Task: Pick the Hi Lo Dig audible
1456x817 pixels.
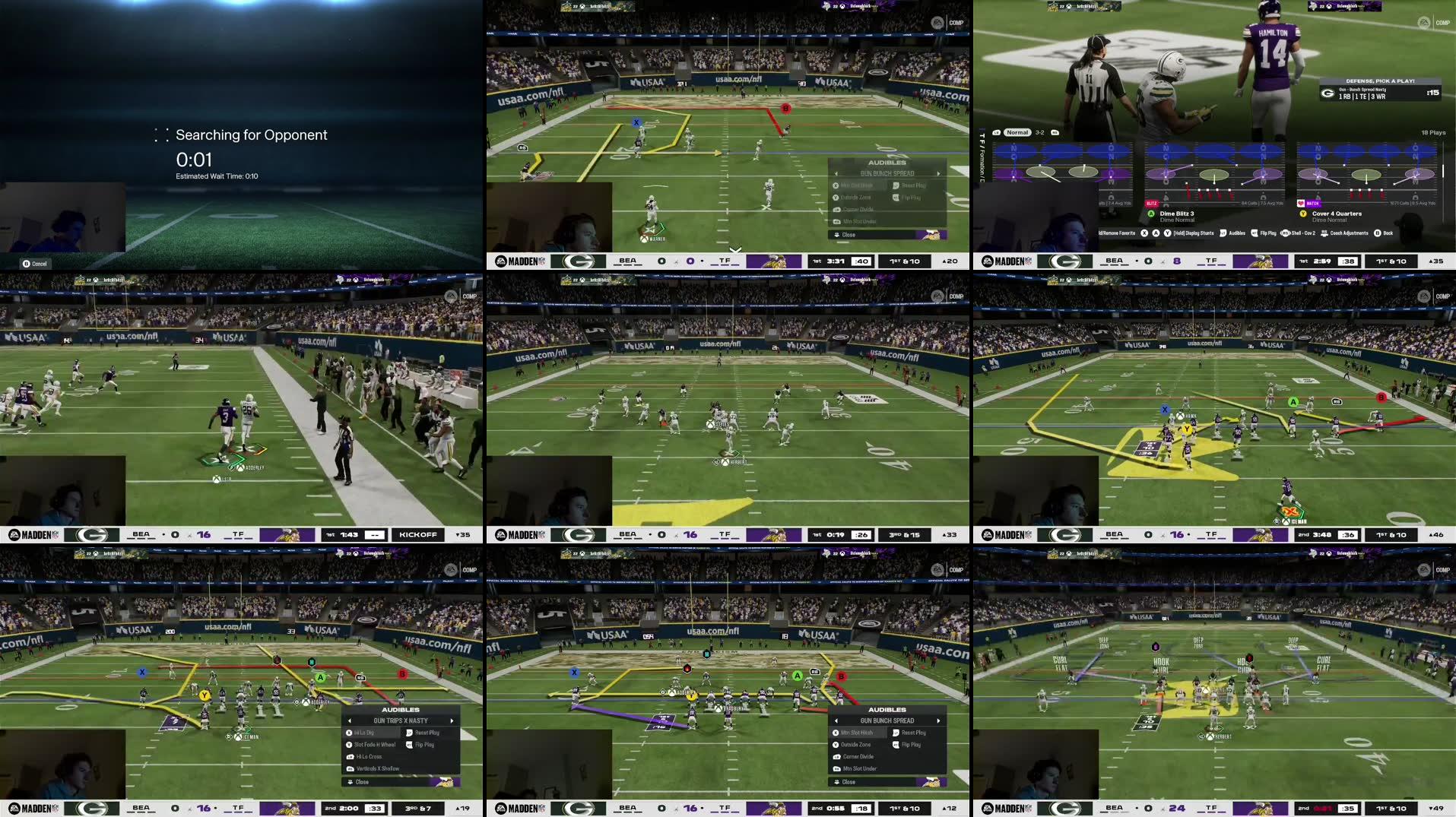Action: (364, 733)
